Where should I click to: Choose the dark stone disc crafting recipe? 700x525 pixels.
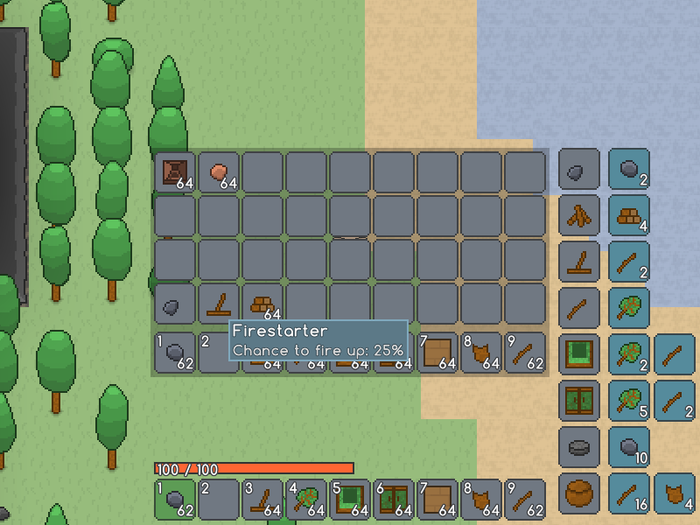(579, 446)
